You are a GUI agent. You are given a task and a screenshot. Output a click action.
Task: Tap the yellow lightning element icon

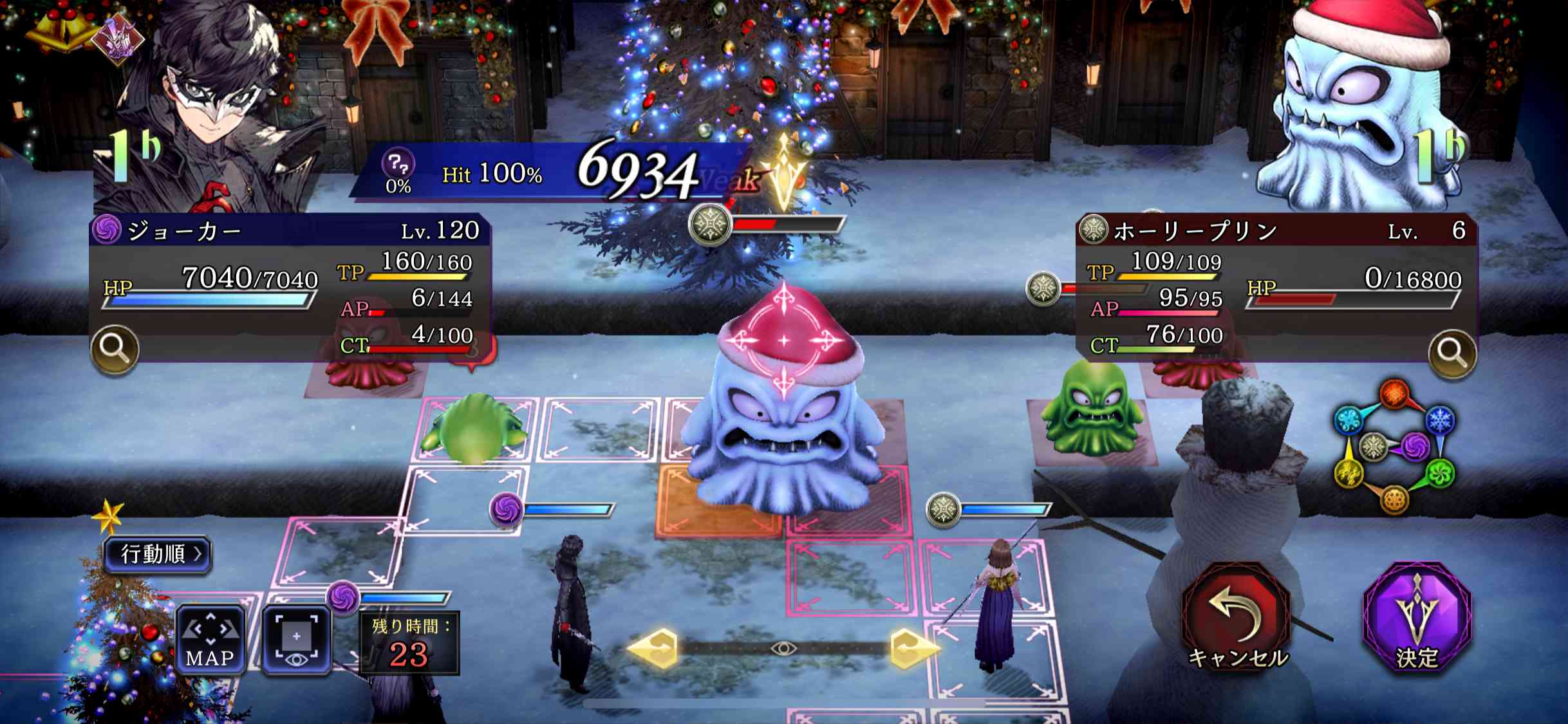click(x=1349, y=473)
